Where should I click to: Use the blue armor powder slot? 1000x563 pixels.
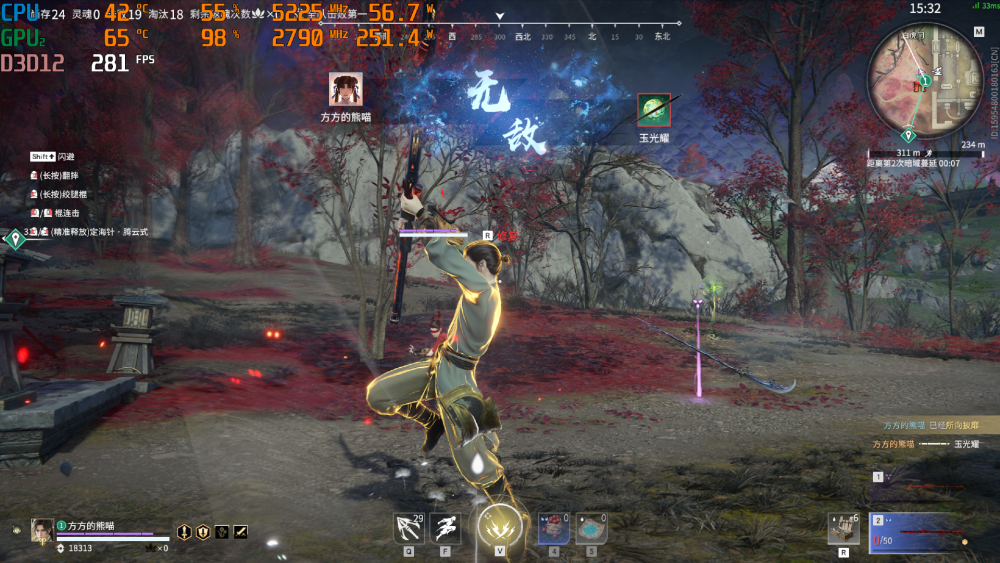591,527
